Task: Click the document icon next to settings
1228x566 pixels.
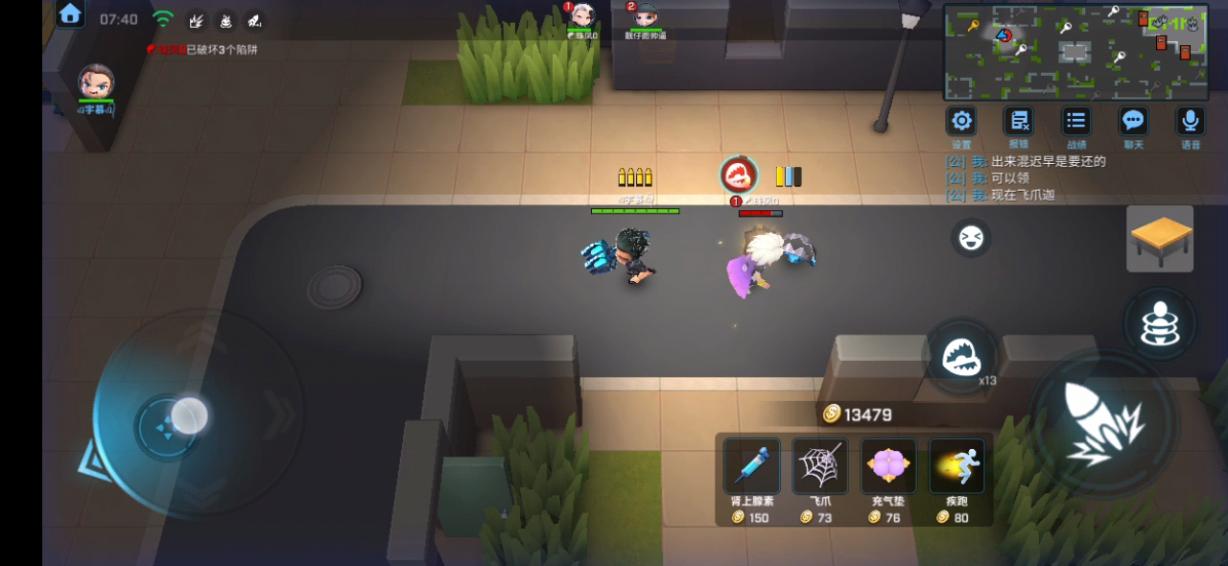Action: 1019,122
